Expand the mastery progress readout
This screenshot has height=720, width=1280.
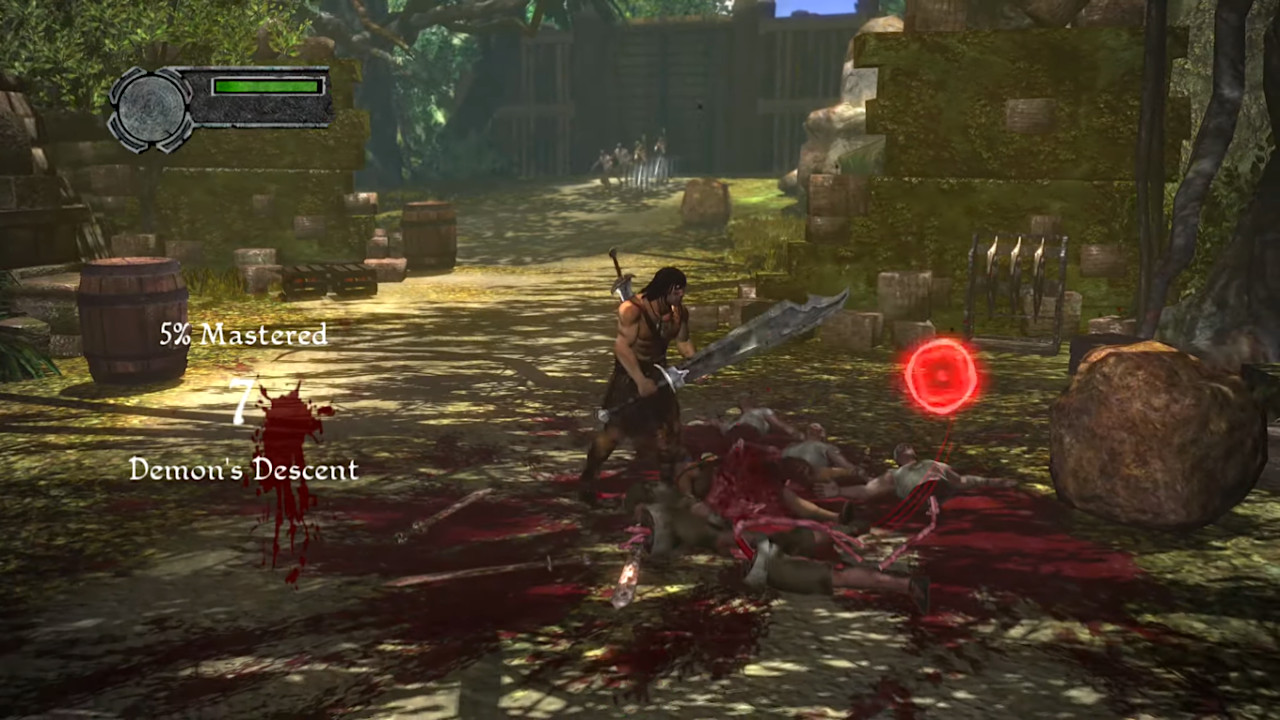[243, 335]
